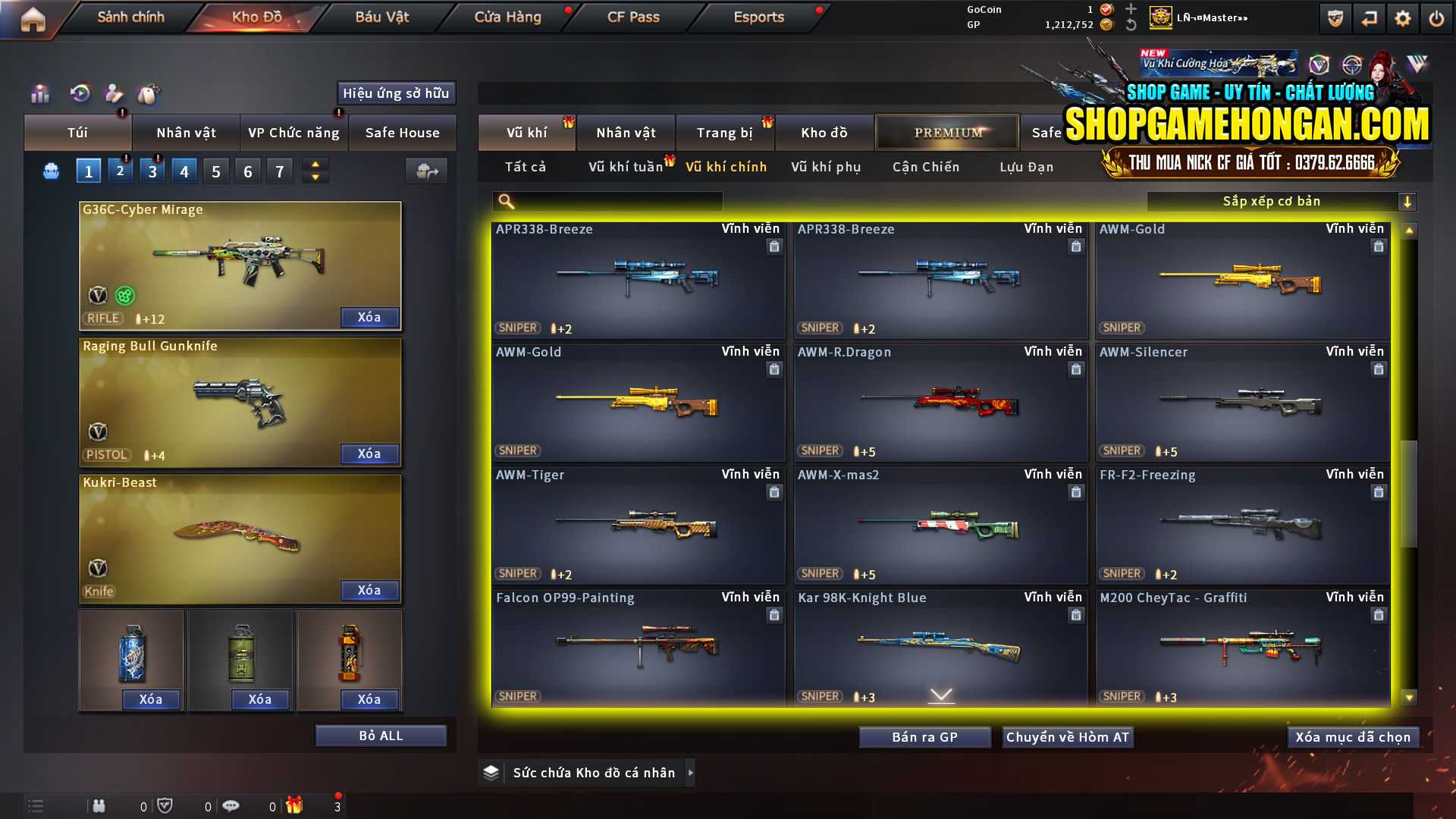This screenshot has height=819, width=1456.
Task: Expand the Sức chứa Kho đồ cá nhân panel
Action: pos(691,773)
